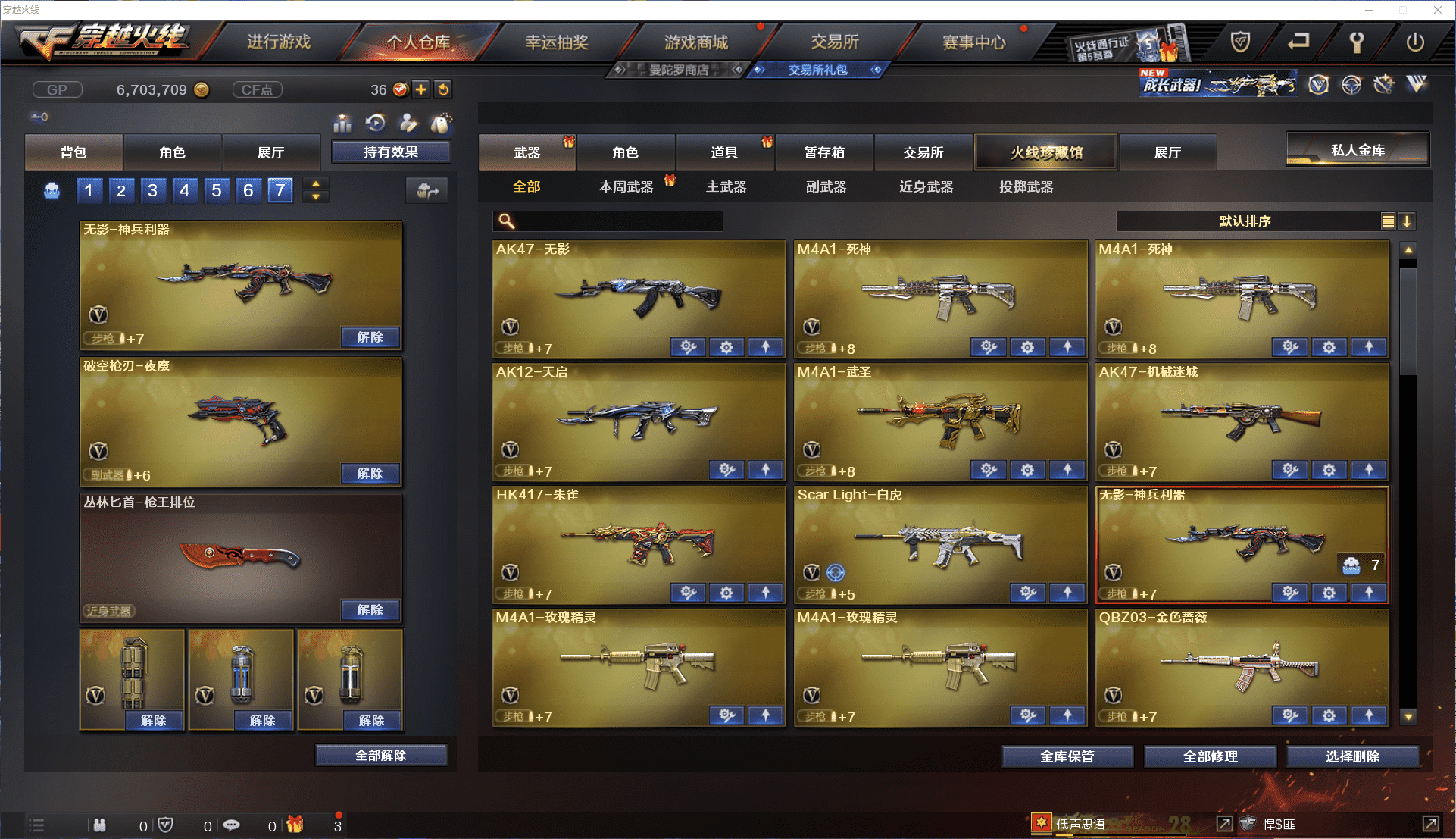Screen dimensions: 1456x839
Task: Open the 游戏商城 game store
Action: pyautogui.click(x=695, y=42)
